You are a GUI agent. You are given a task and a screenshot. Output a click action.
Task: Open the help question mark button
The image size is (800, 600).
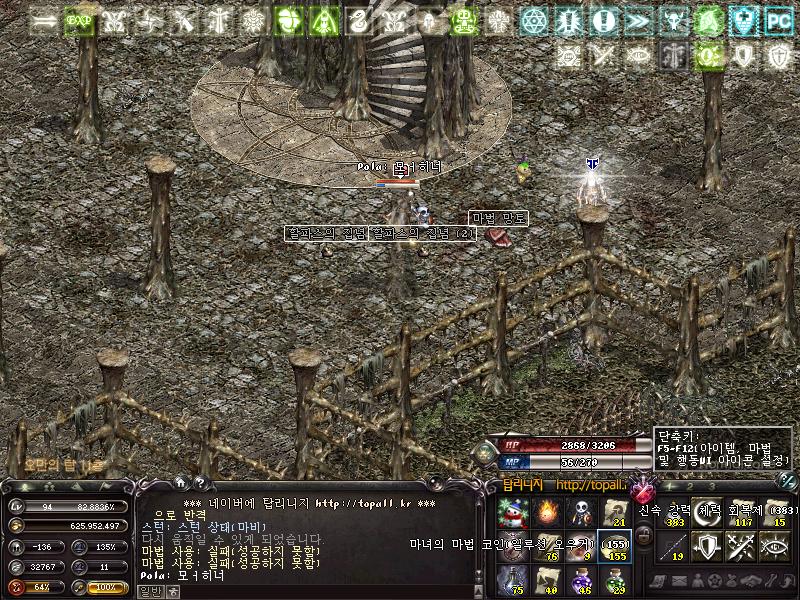(199, 484)
